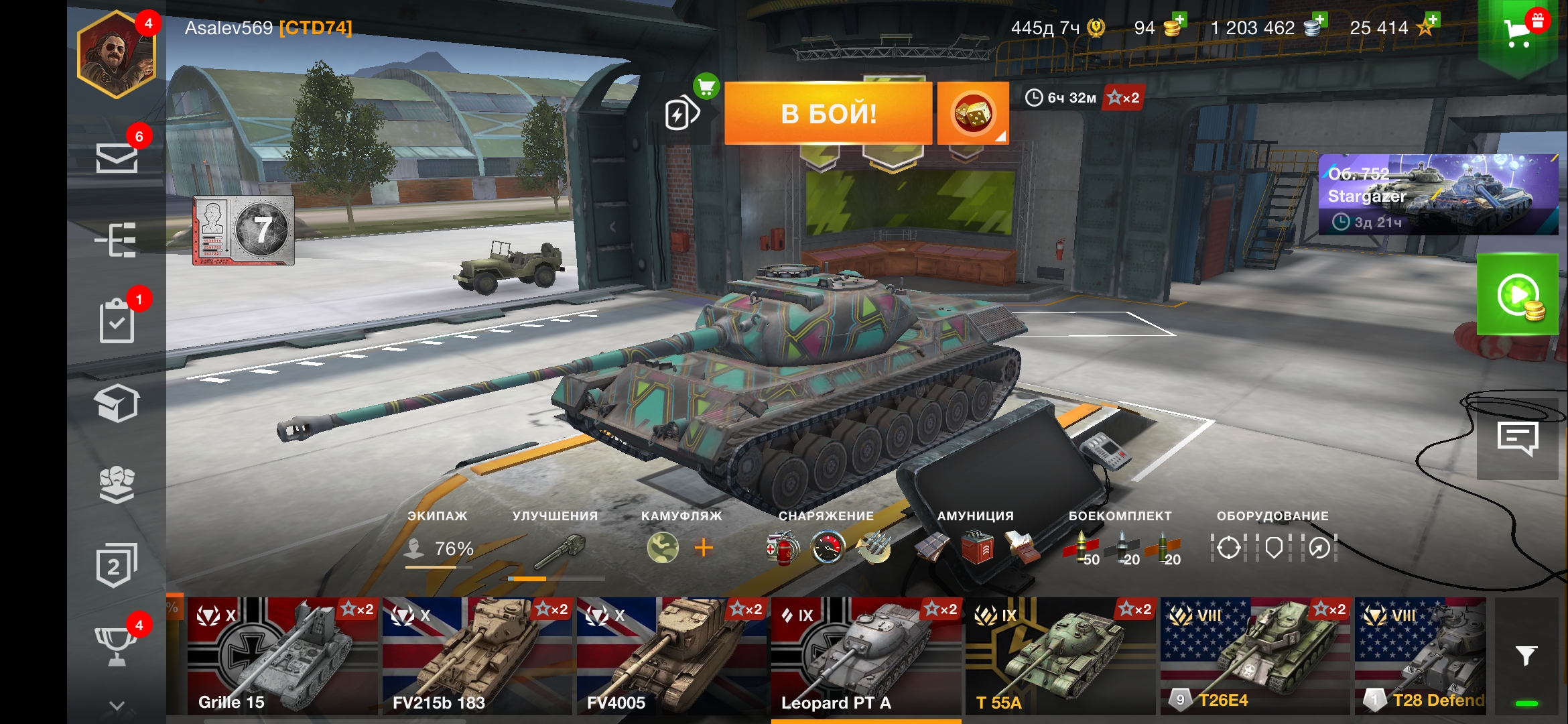Select the T26E4 tank

pos(1254,656)
